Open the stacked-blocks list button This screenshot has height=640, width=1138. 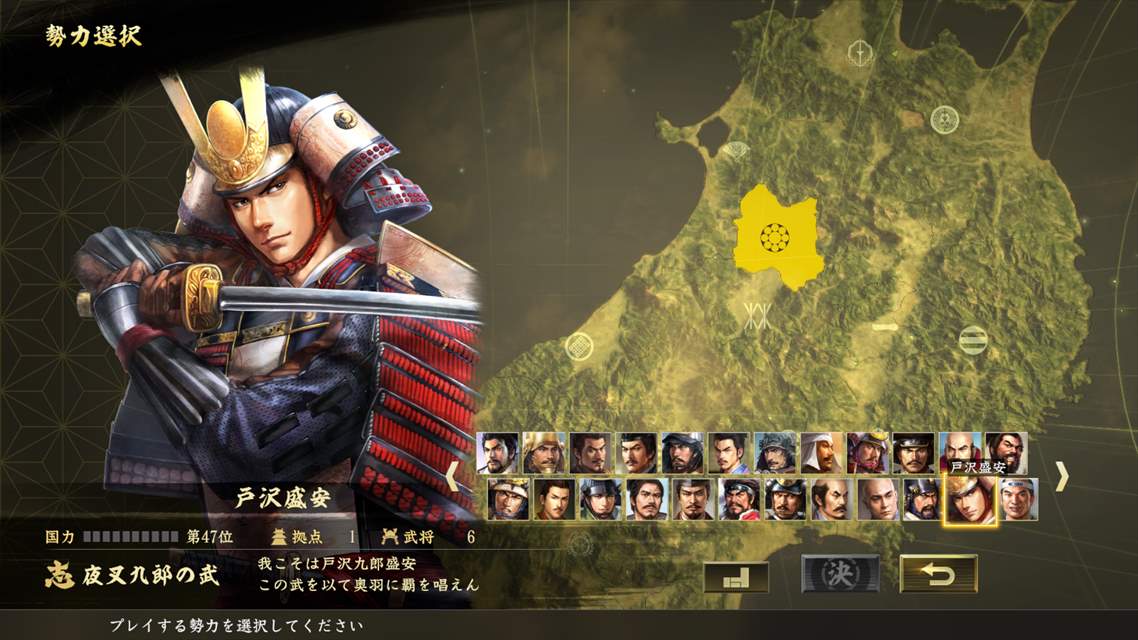pyautogui.click(x=736, y=575)
